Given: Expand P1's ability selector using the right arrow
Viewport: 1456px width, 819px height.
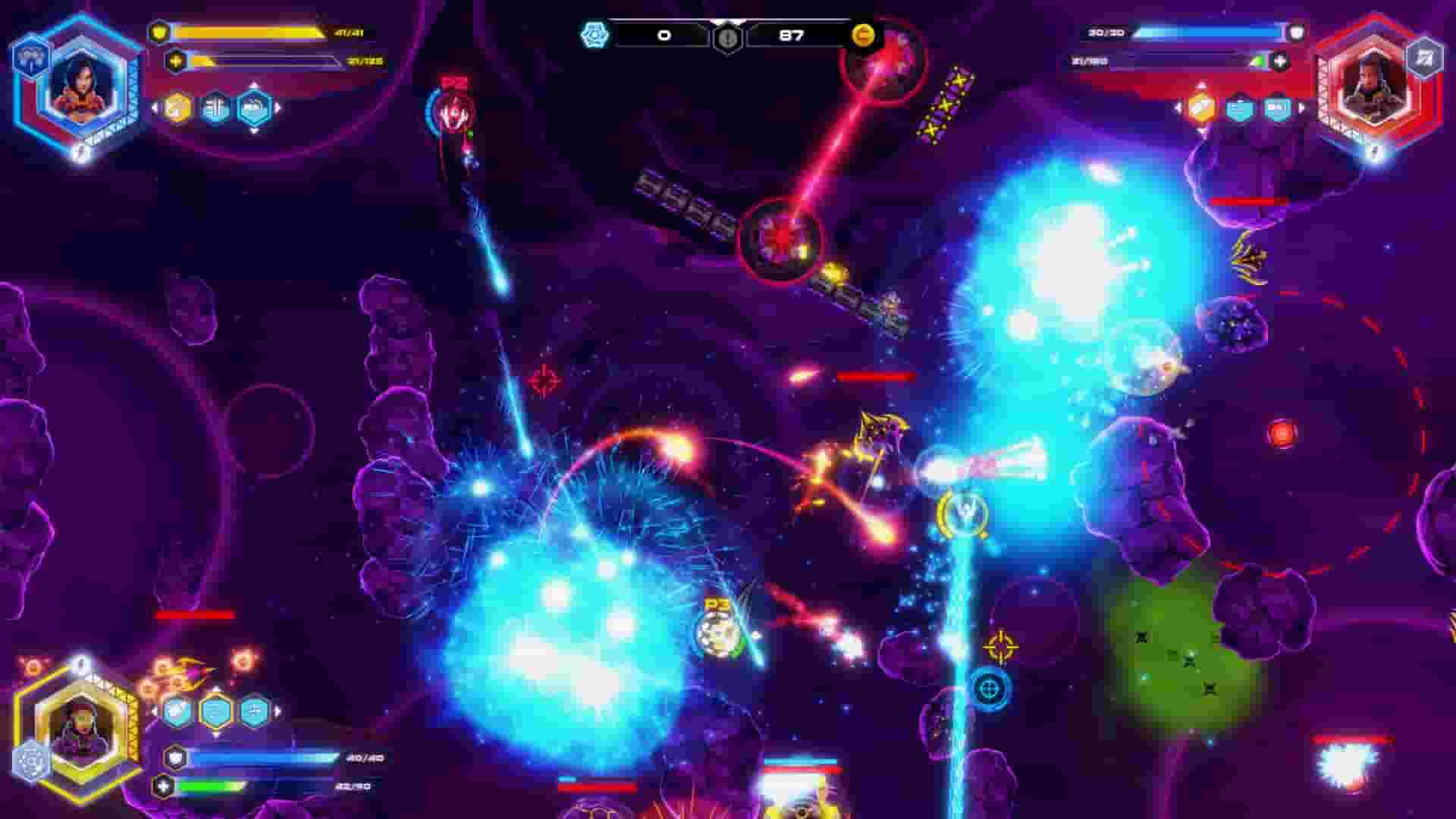Looking at the screenshot, I should 277,108.
